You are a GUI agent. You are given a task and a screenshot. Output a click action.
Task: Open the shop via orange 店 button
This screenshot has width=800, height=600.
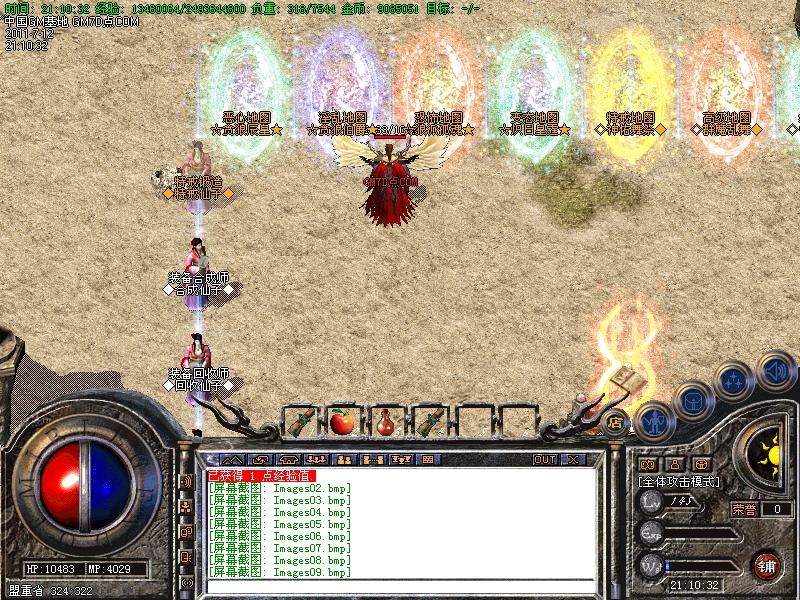click(615, 421)
